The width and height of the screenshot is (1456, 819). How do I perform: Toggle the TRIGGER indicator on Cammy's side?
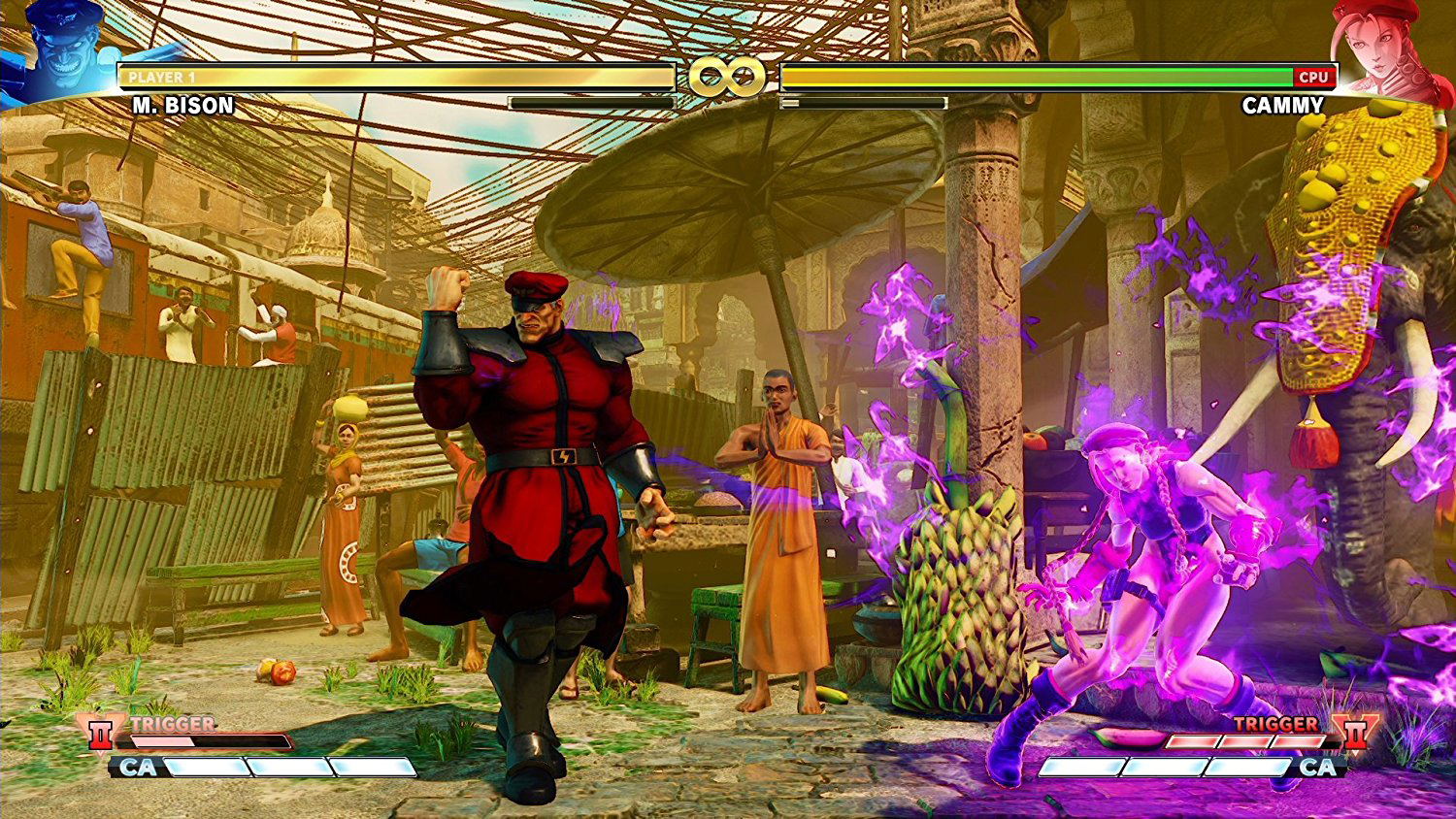(1276, 723)
